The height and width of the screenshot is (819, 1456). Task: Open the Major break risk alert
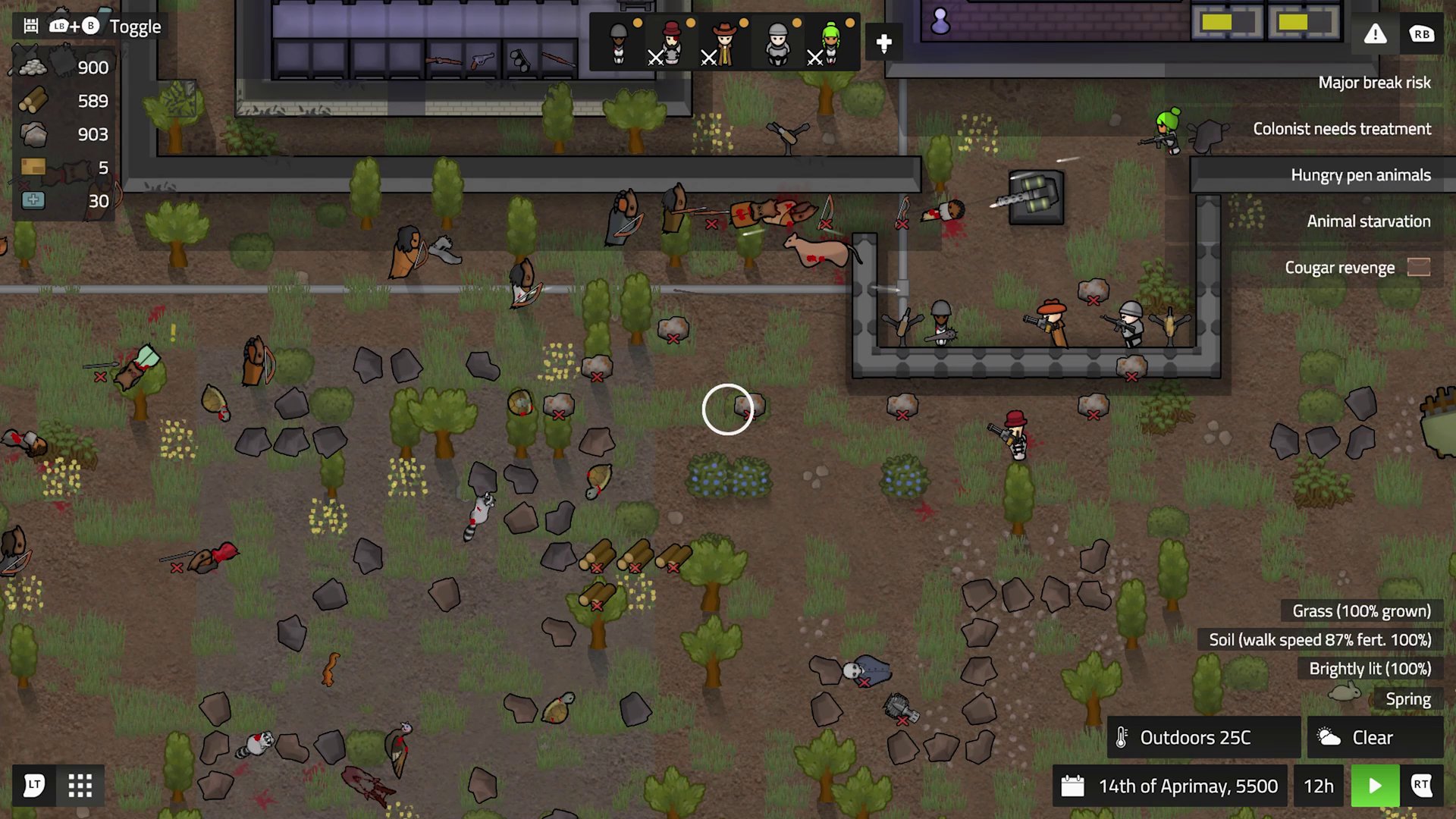(x=1373, y=83)
